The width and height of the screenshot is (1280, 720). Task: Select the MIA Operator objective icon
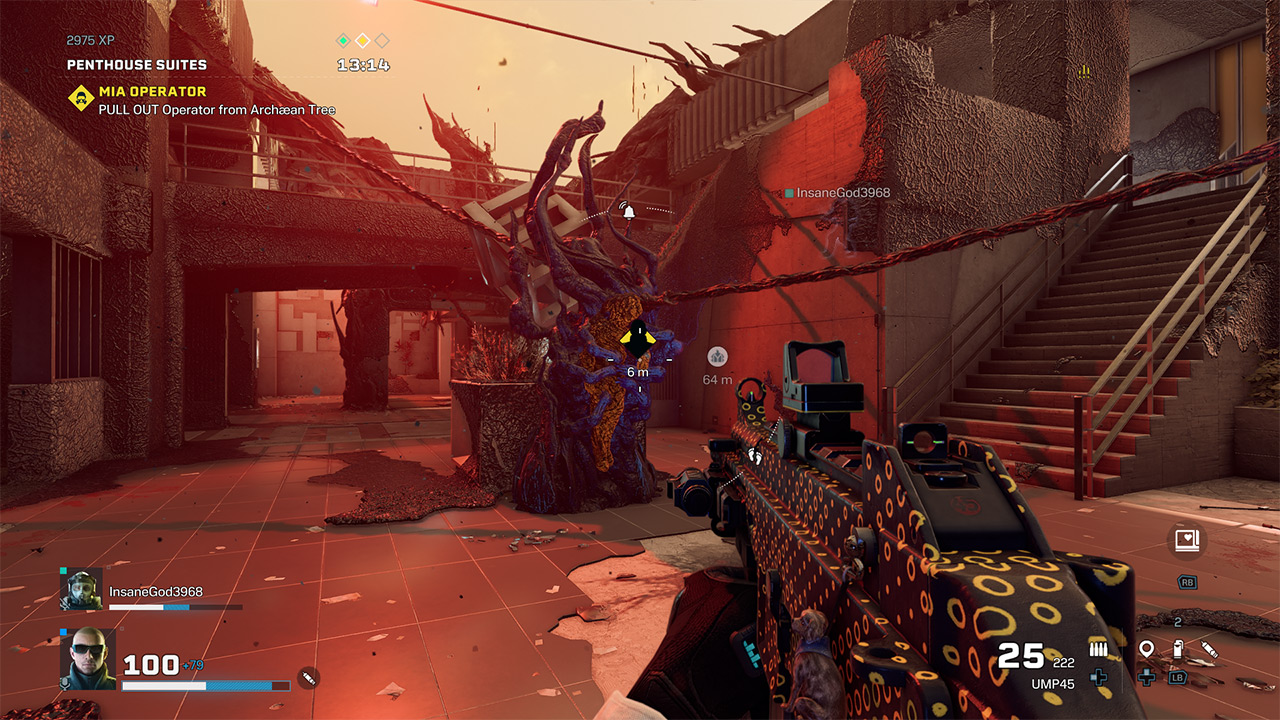point(81,98)
